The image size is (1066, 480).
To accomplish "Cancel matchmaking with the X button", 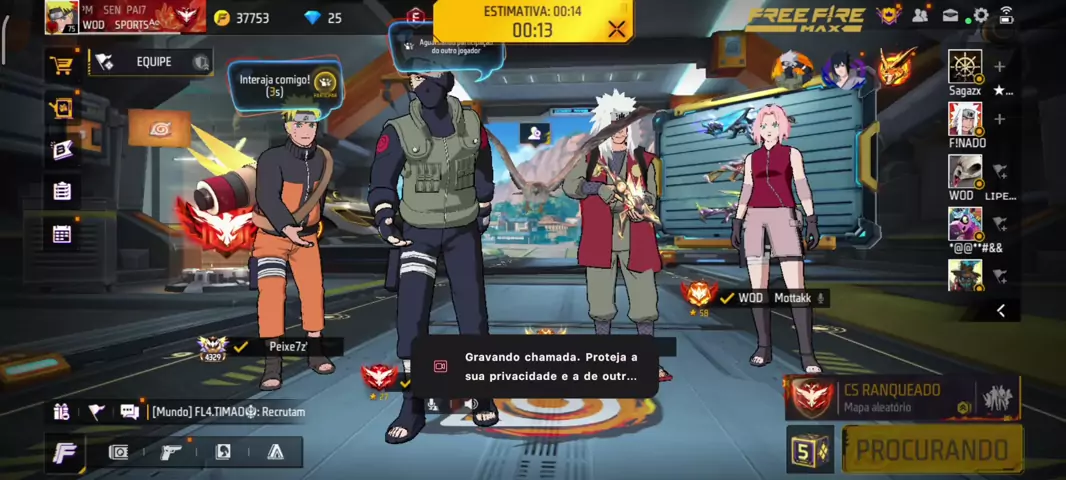I will click(616, 29).
